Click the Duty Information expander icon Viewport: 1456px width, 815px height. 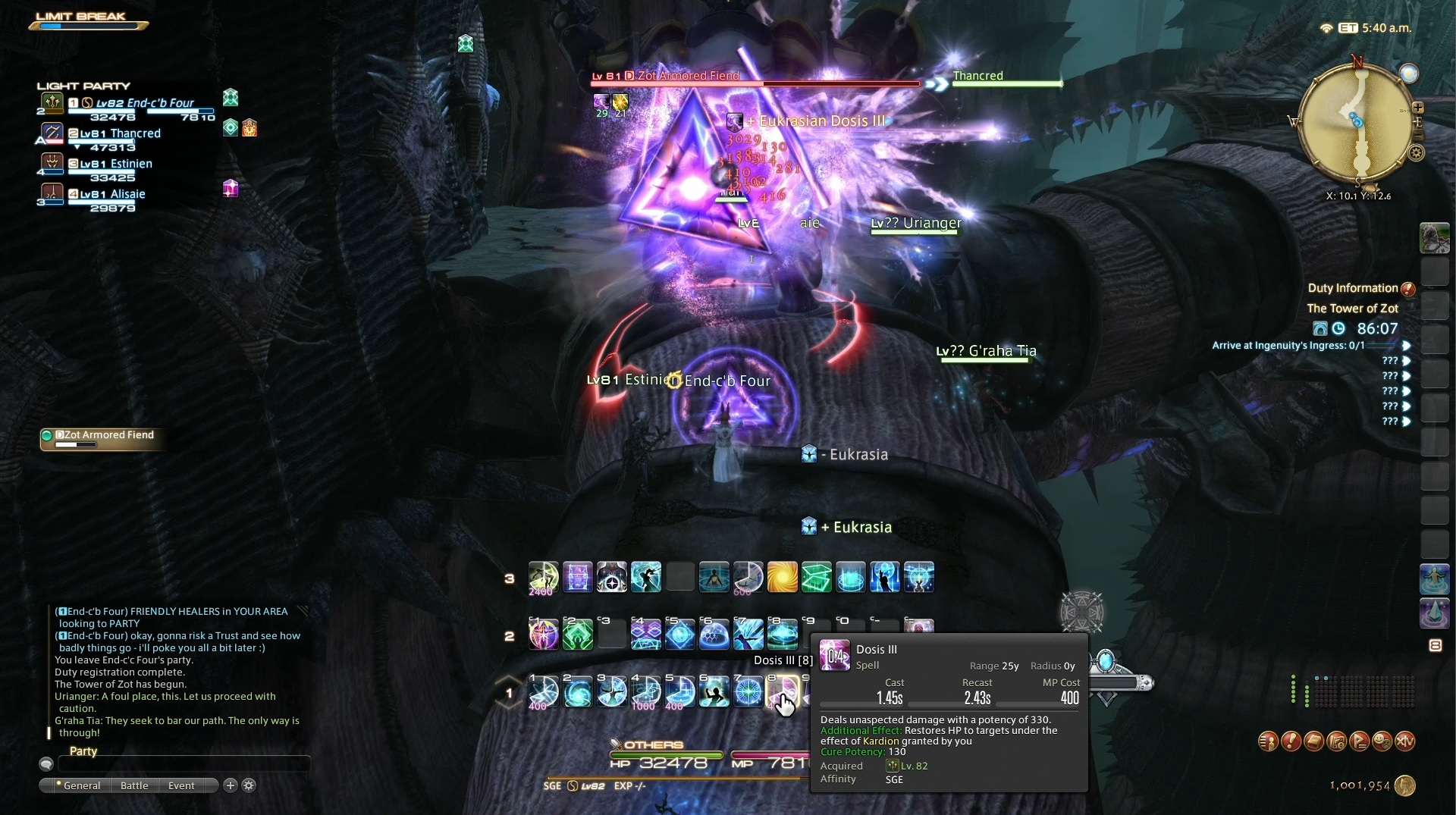point(1408,289)
